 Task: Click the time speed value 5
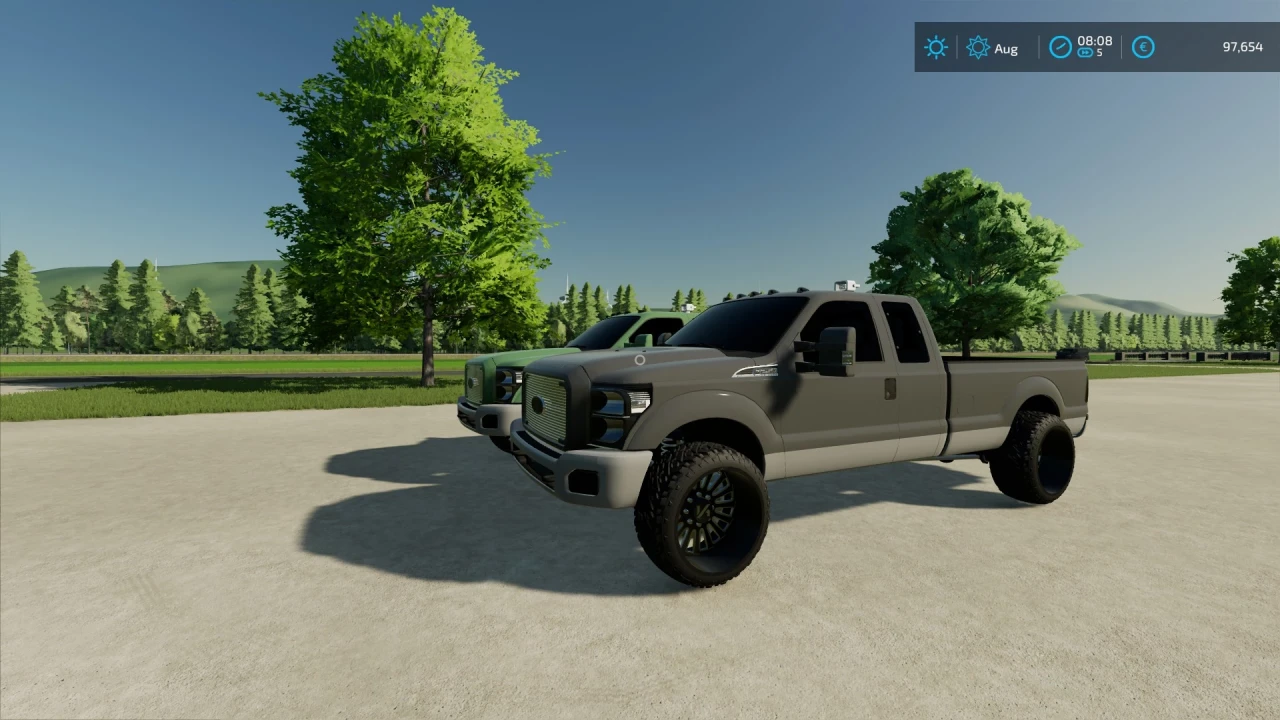coord(1099,54)
